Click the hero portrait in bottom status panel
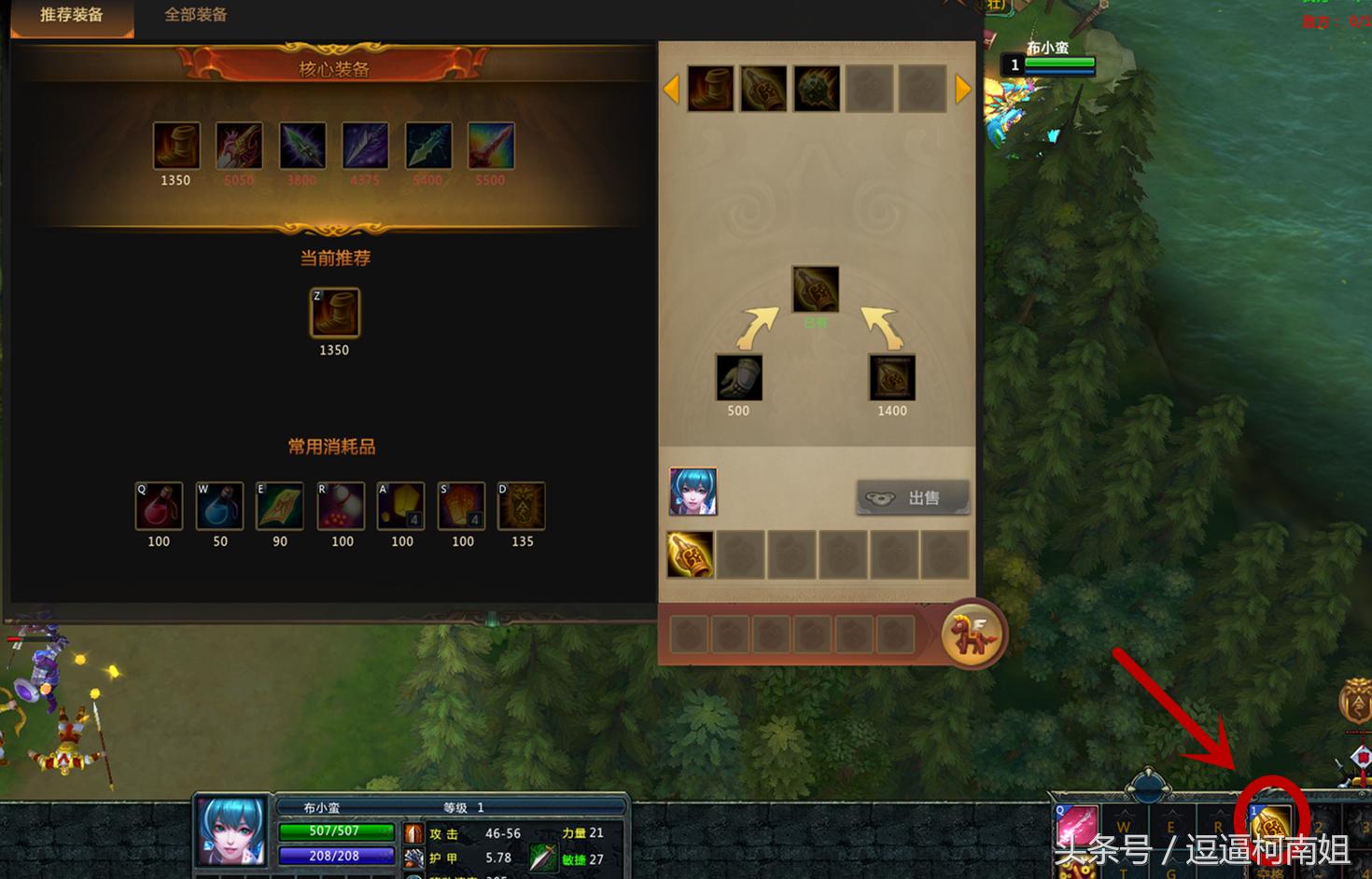 coord(231,830)
